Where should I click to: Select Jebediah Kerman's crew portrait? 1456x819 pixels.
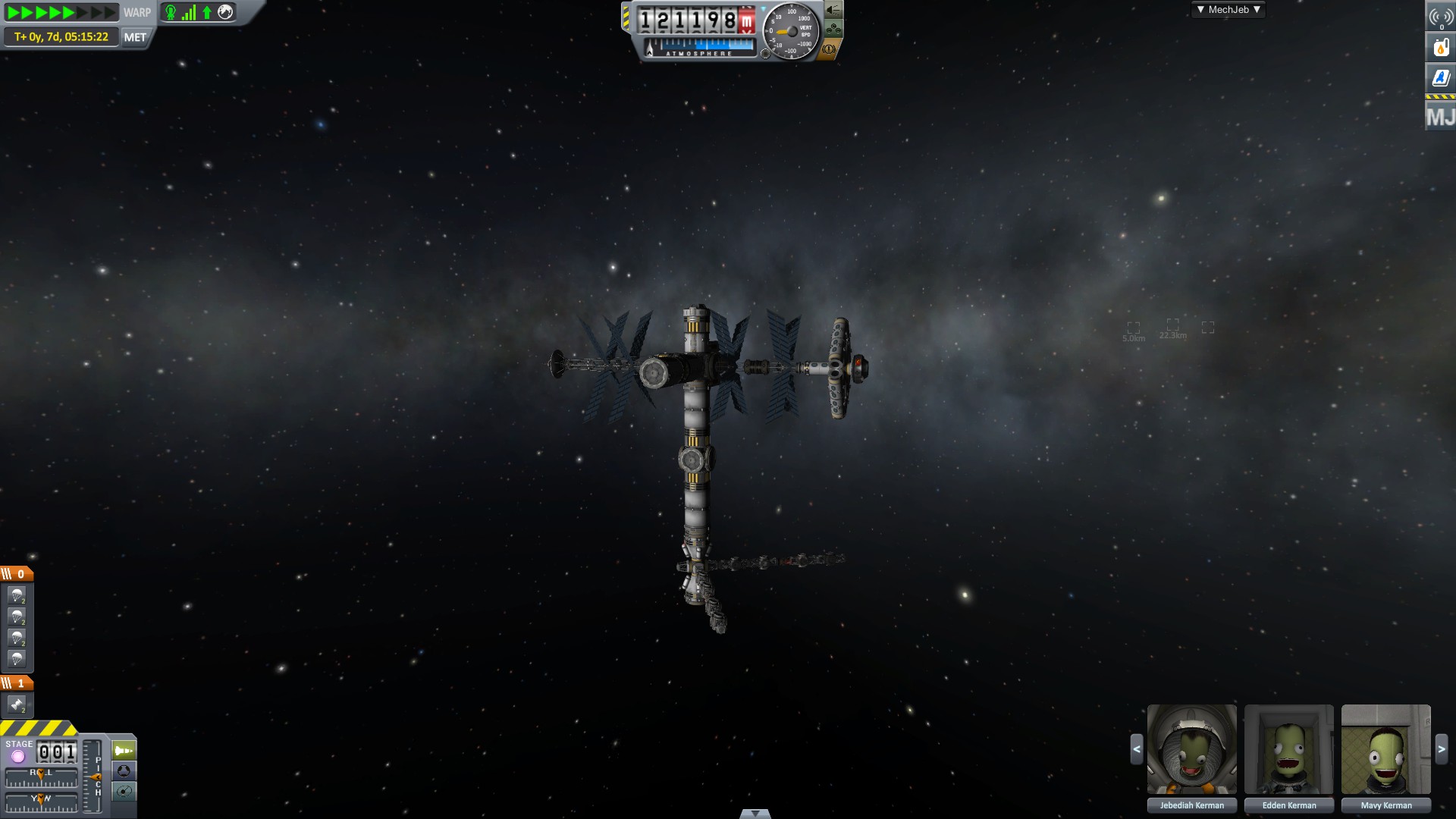click(1191, 750)
